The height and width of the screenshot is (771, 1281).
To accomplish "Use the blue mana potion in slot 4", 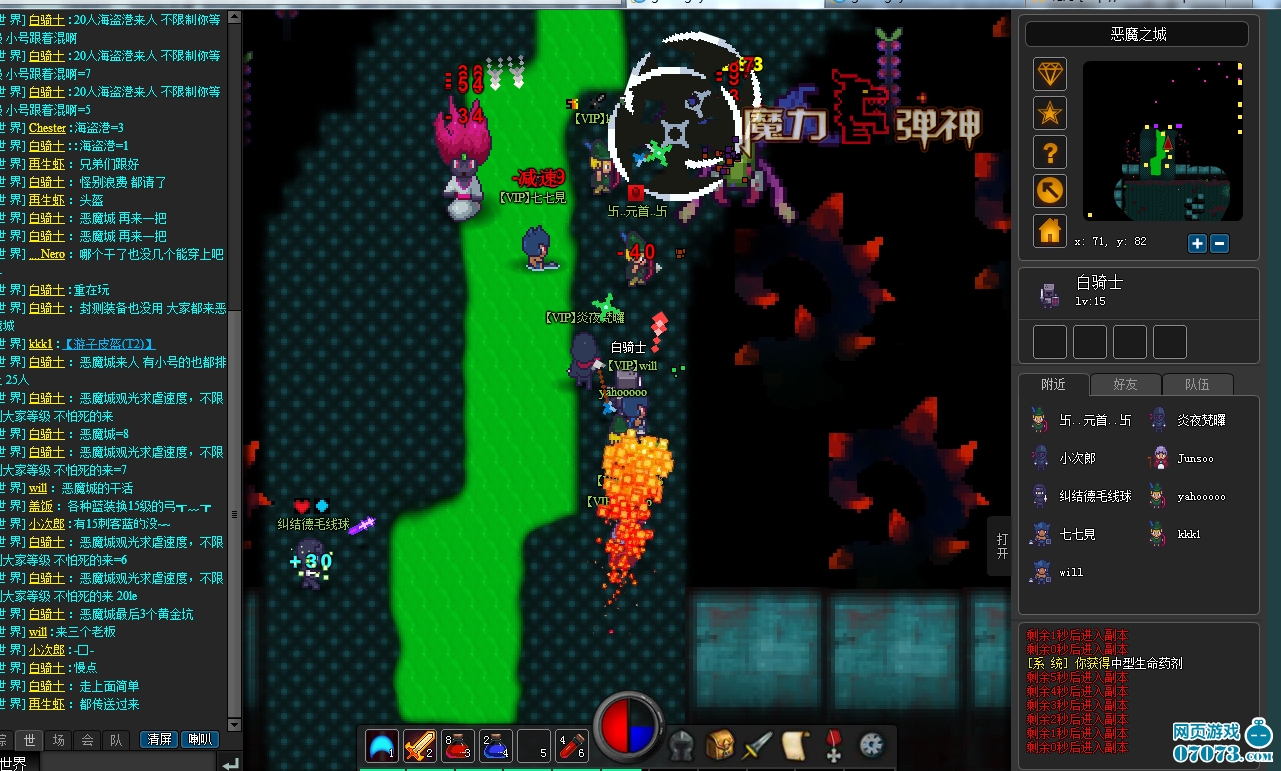I will (495, 745).
